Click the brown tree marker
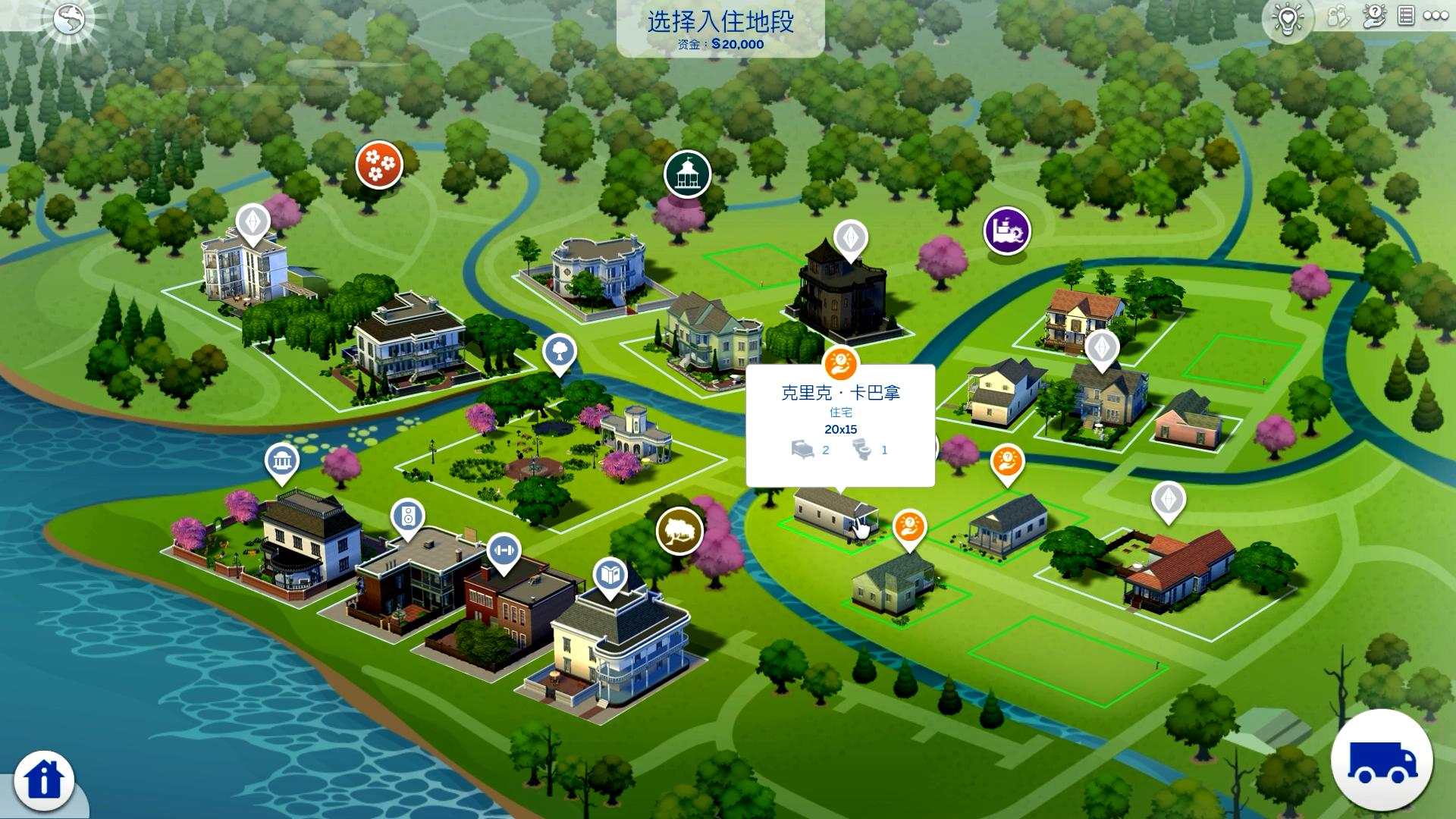This screenshot has height=819, width=1456. pos(679,531)
